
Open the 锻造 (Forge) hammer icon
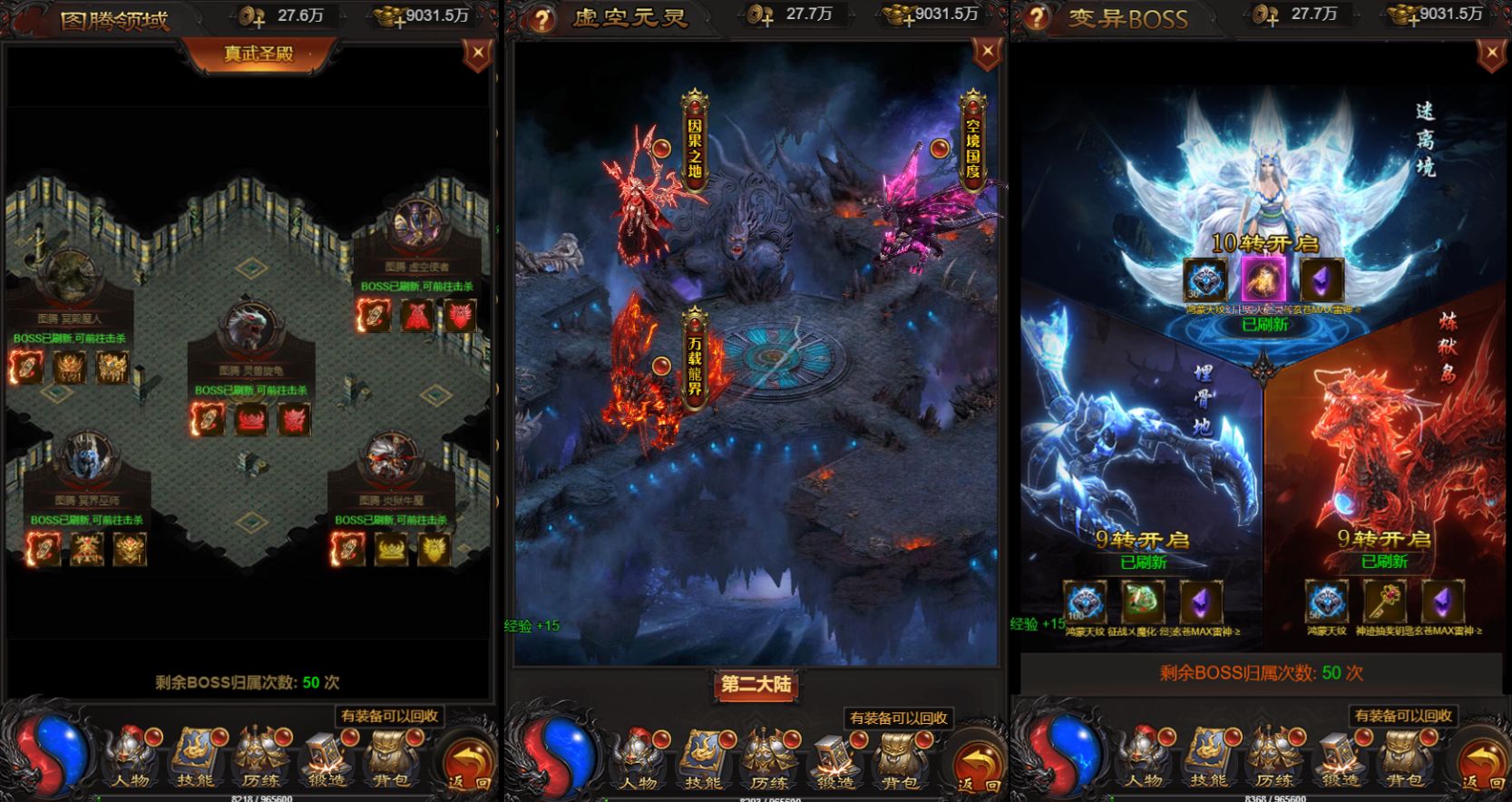[x=326, y=753]
